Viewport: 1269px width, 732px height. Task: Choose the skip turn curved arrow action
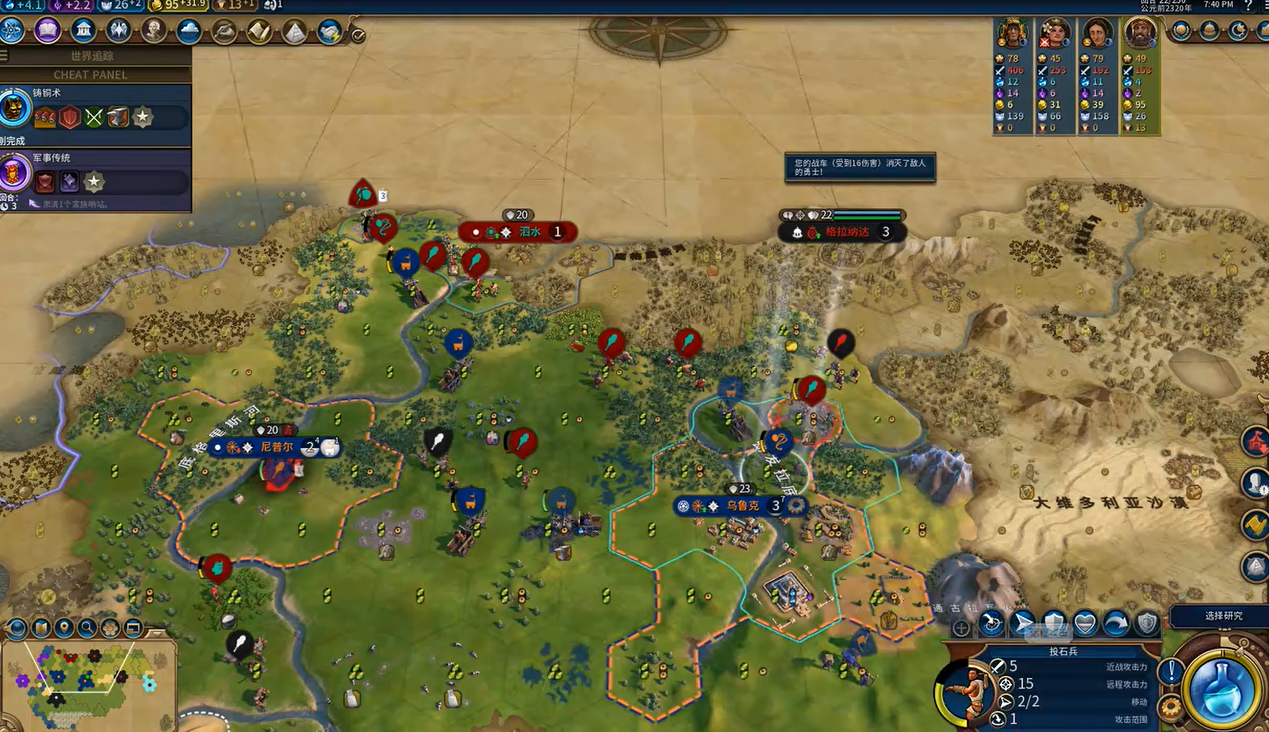coord(1115,624)
